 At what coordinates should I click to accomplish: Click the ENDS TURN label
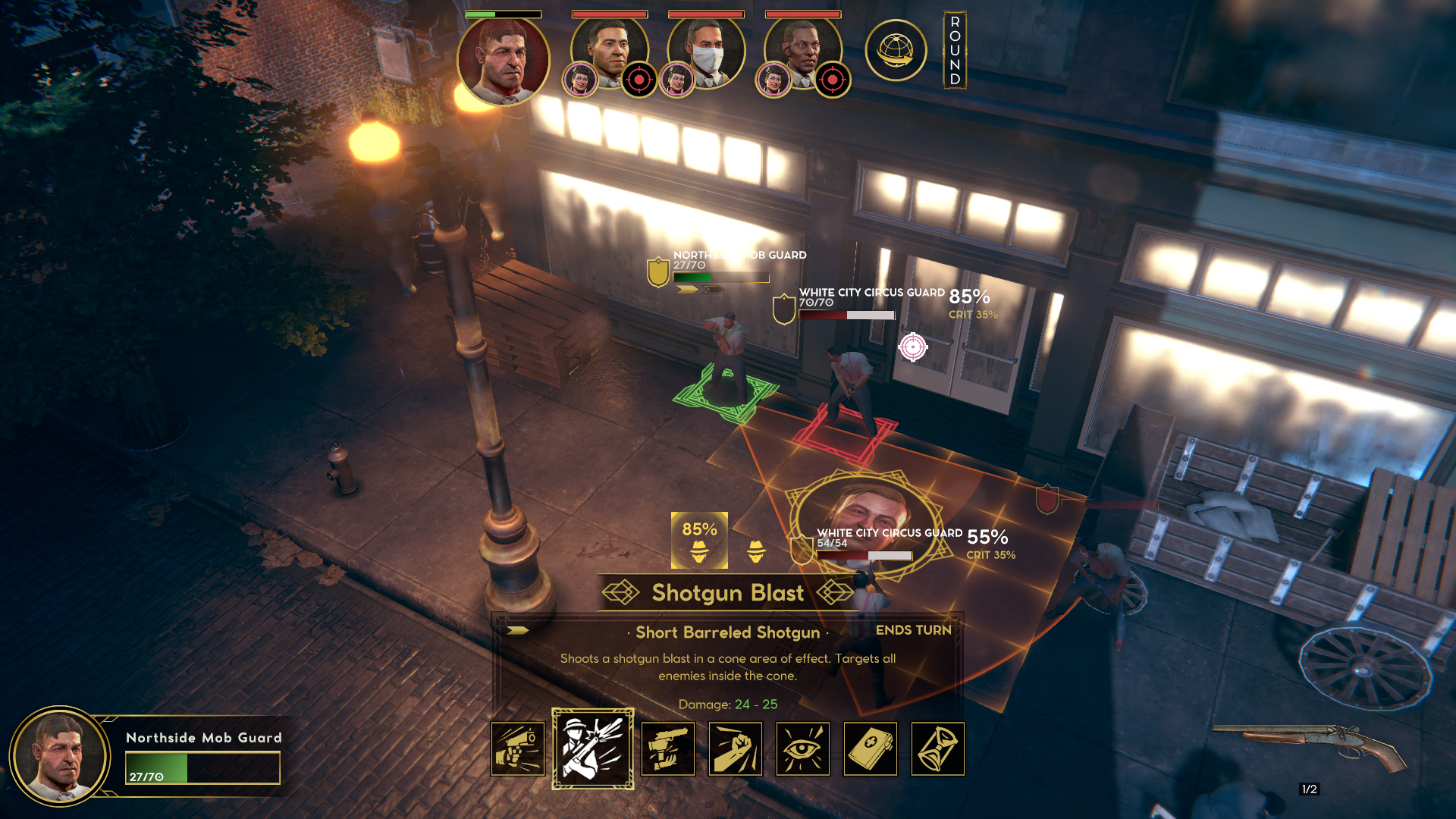(914, 630)
